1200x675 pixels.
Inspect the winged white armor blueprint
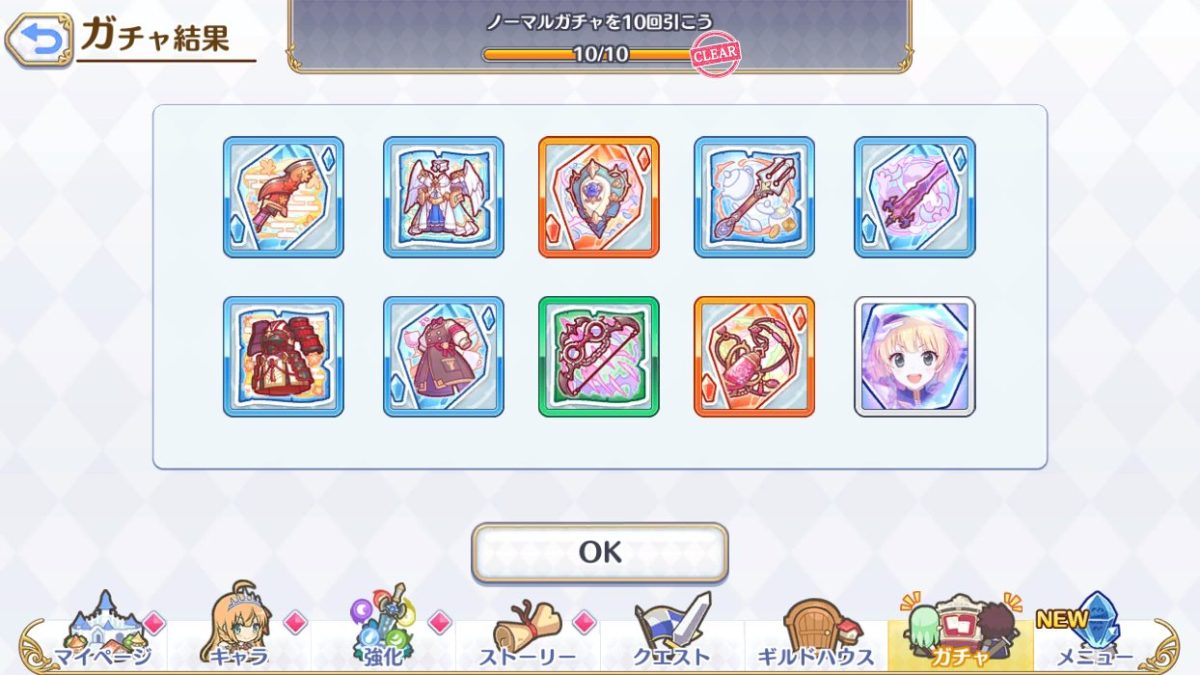pyautogui.click(x=443, y=197)
